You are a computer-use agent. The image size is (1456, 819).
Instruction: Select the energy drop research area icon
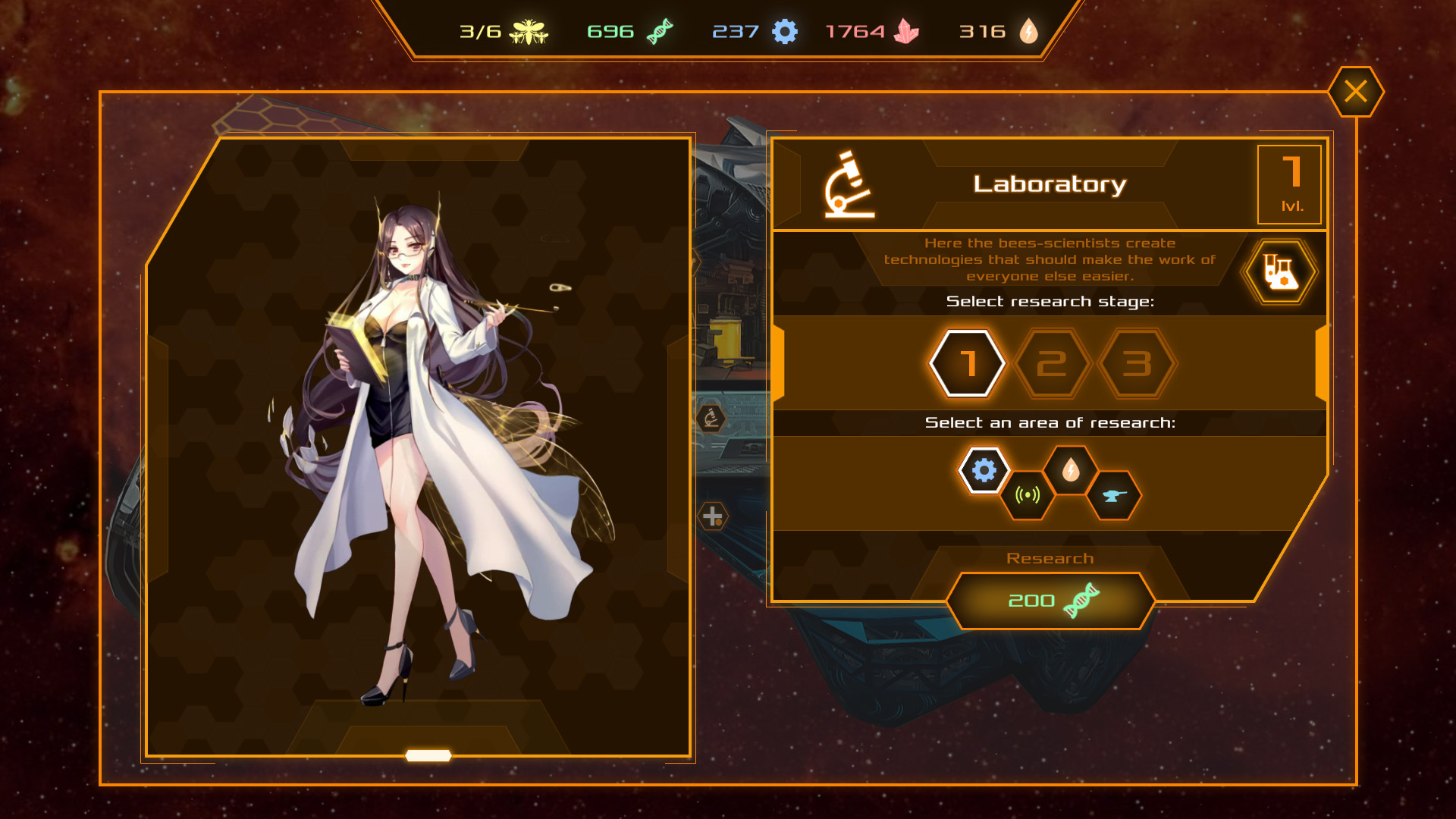click(x=1071, y=470)
